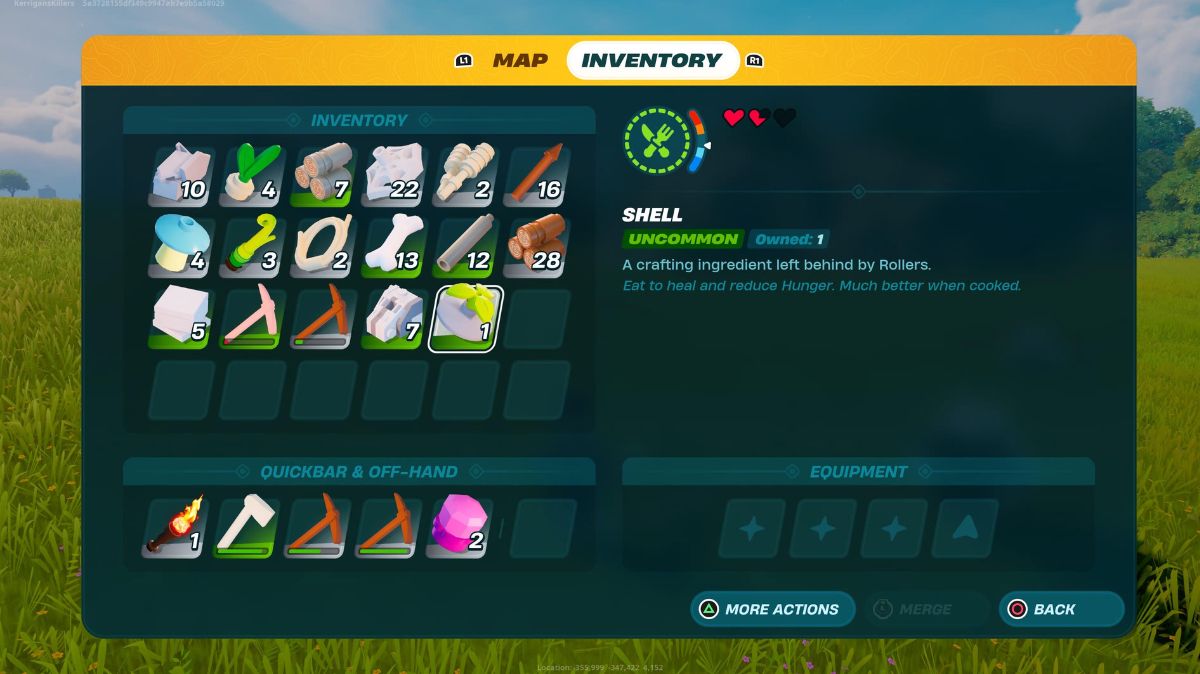The height and width of the screenshot is (674, 1200).
Task: Click the stack of 22 white stone chunks
Action: tap(394, 175)
